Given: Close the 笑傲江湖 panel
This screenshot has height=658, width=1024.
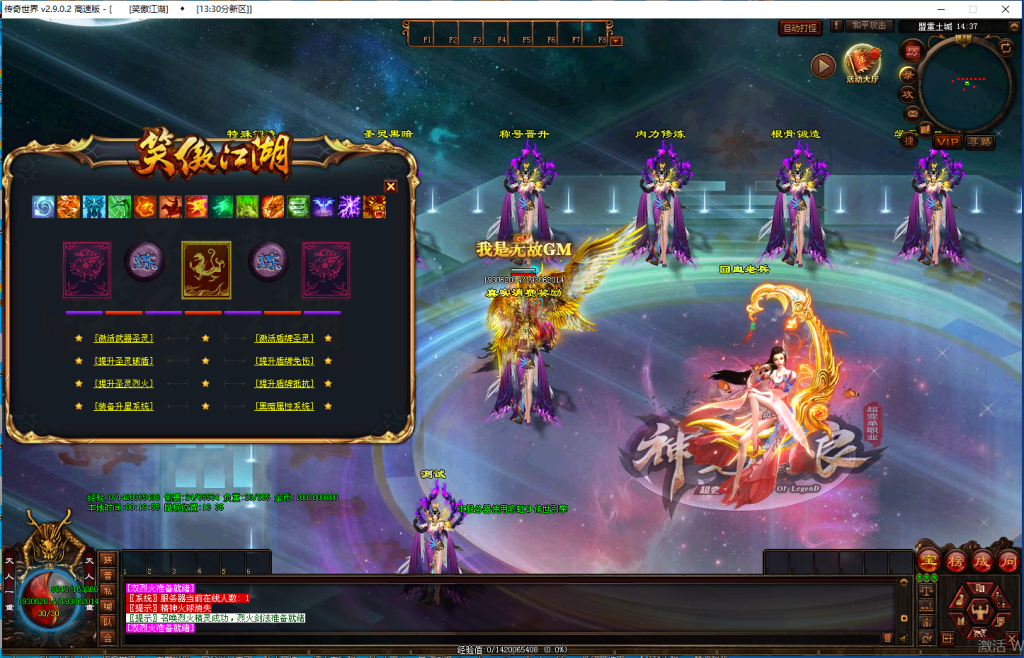Looking at the screenshot, I should click(x=391, y=186).
